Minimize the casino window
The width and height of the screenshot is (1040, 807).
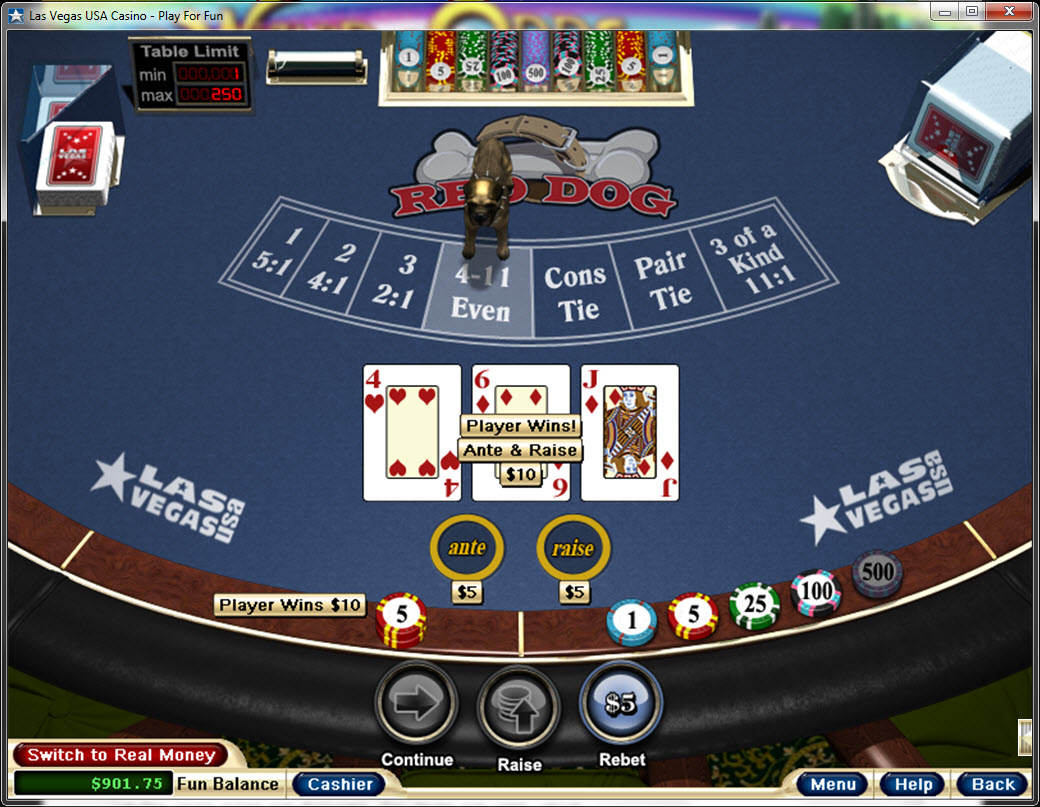pos(945,11)
